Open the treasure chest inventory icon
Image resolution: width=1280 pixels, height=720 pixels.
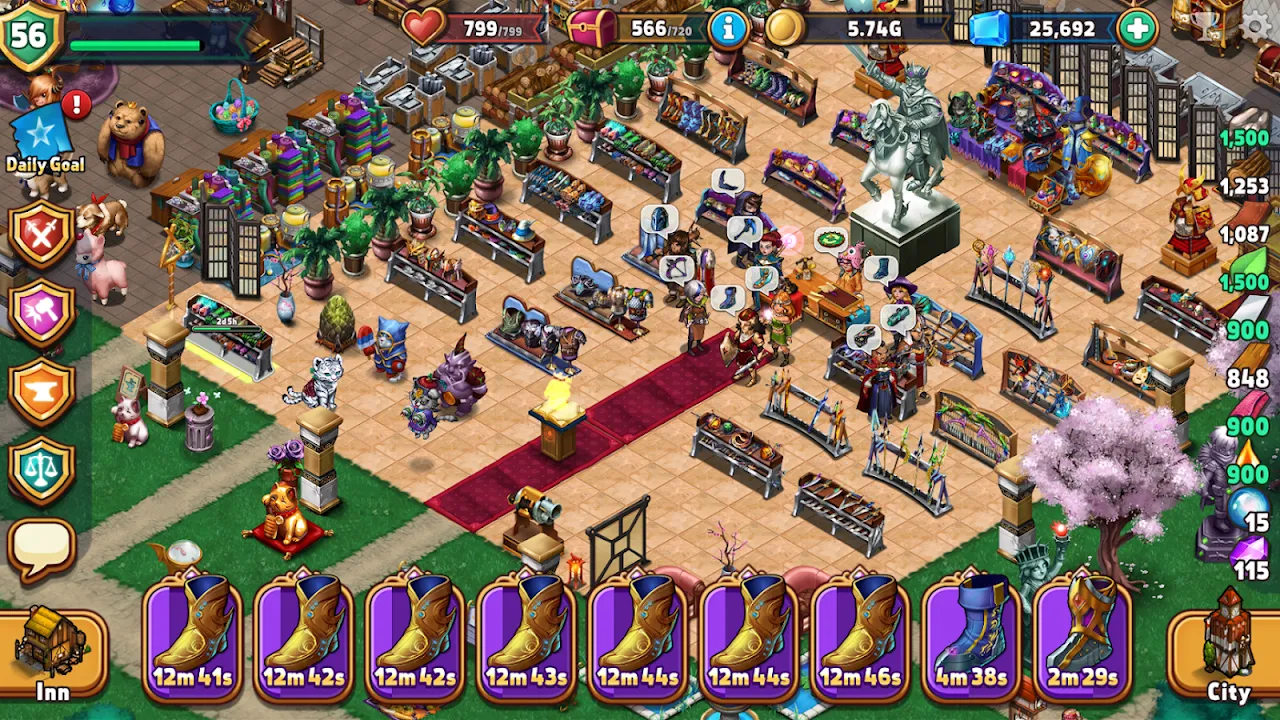(x=592, y=29)
